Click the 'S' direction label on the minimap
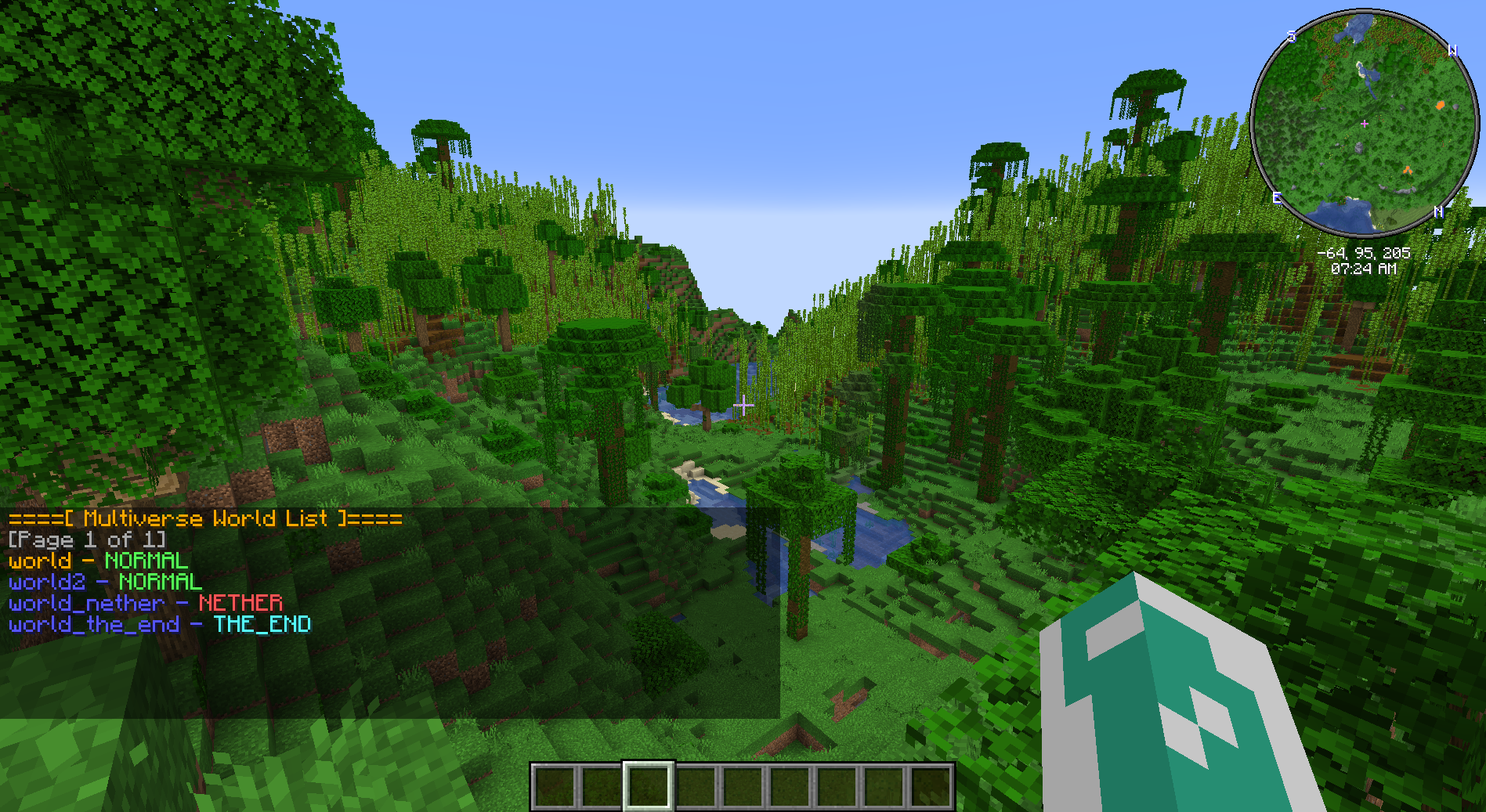 [1293, 35]
